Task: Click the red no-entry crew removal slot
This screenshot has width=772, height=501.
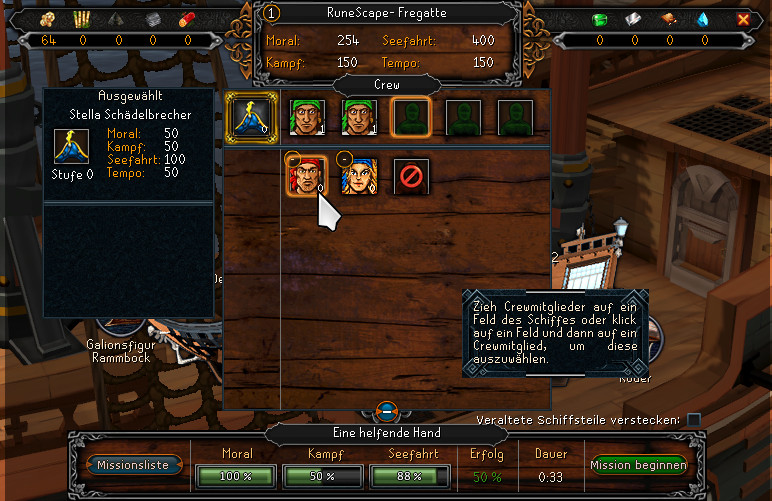Action: (x=410, y=176)
